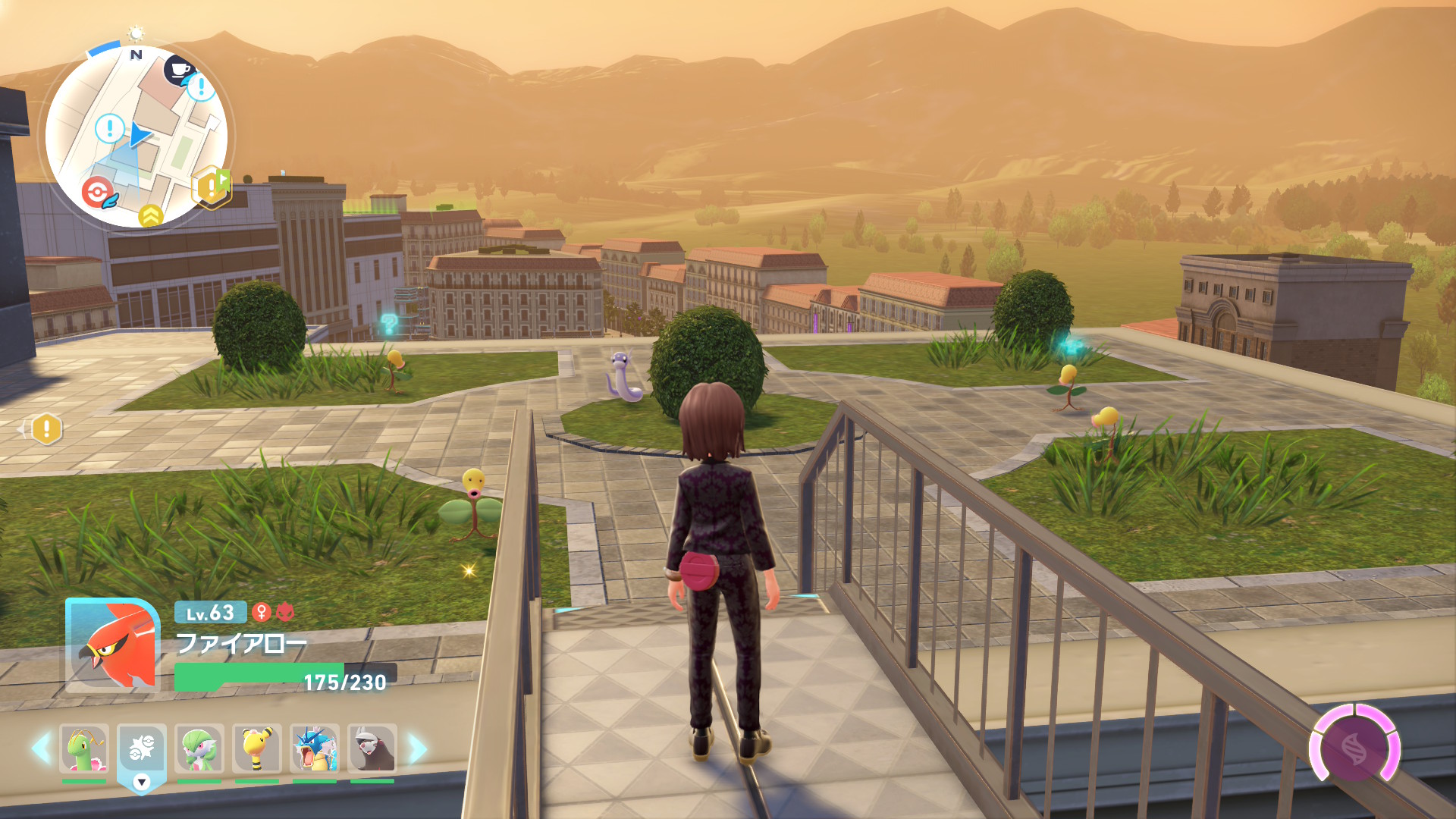The height and width of the screenshot is (819, 1456).
Task: Switch to Gardevoir in the party bar
Action: 199,748
